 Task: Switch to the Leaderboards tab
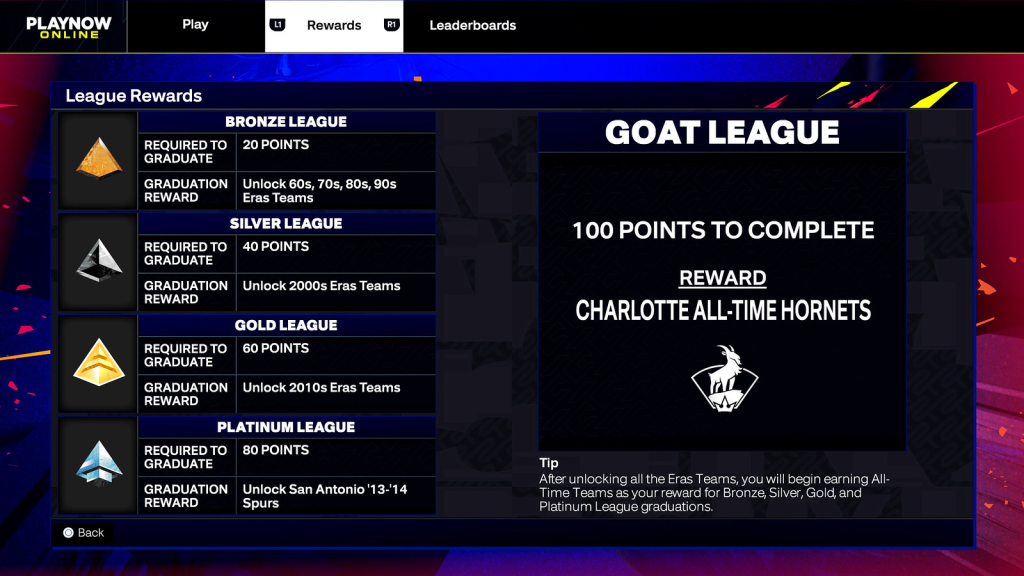click(x=472, y=25)
